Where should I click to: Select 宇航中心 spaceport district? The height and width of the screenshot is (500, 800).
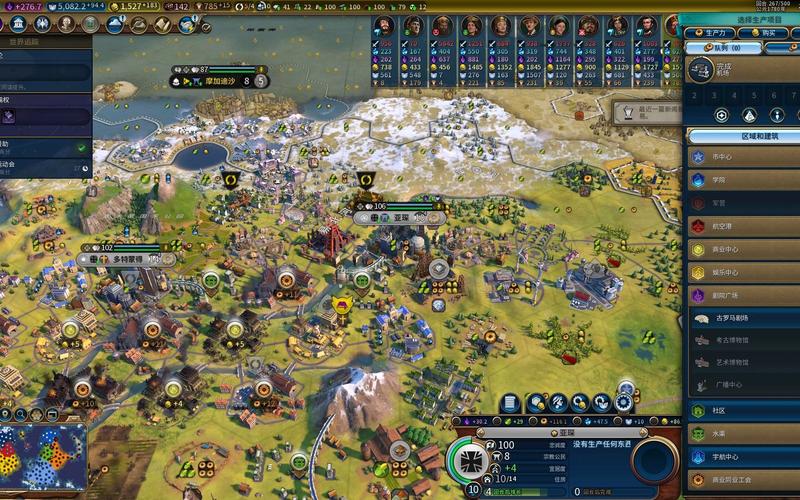[x=742, y=457]
